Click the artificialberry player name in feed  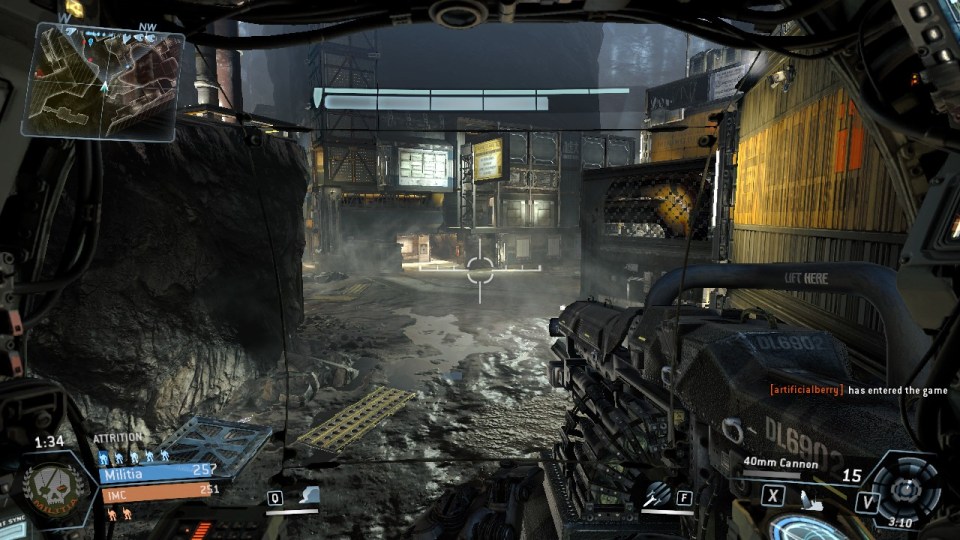pyautogui.click(x=806, y=390)
